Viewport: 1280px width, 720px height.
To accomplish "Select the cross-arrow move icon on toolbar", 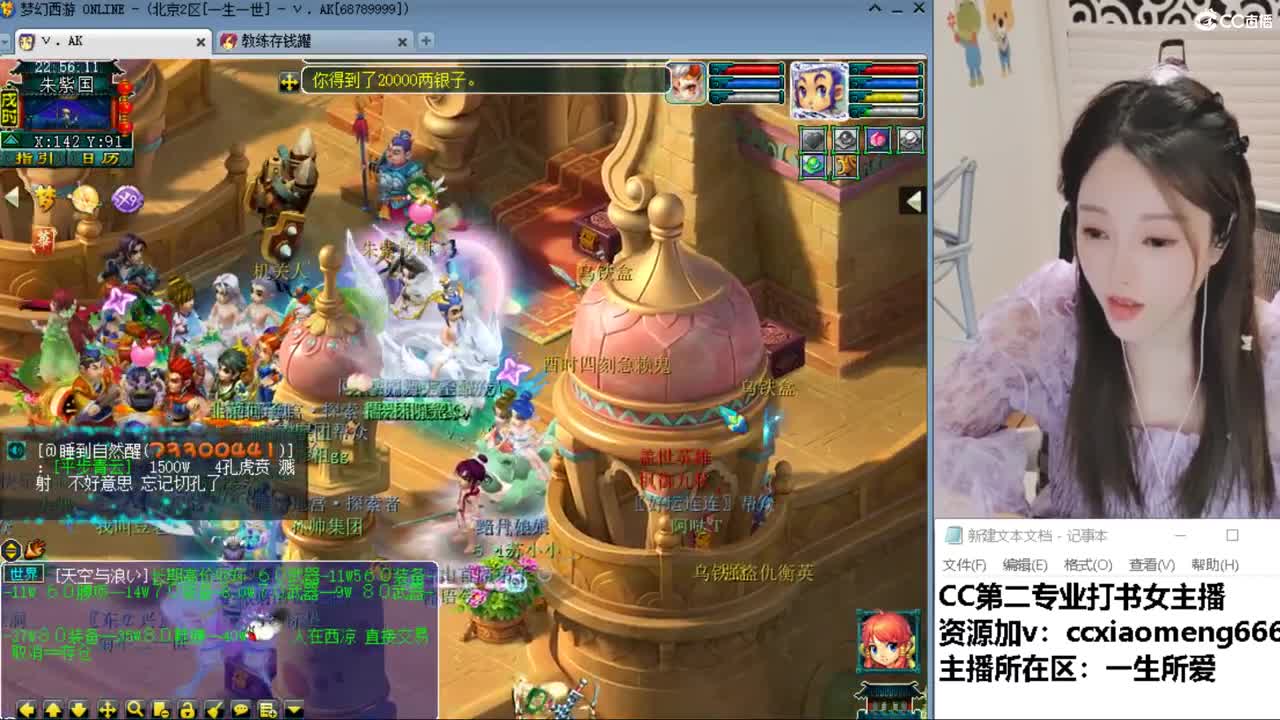I will click(107, 709).
